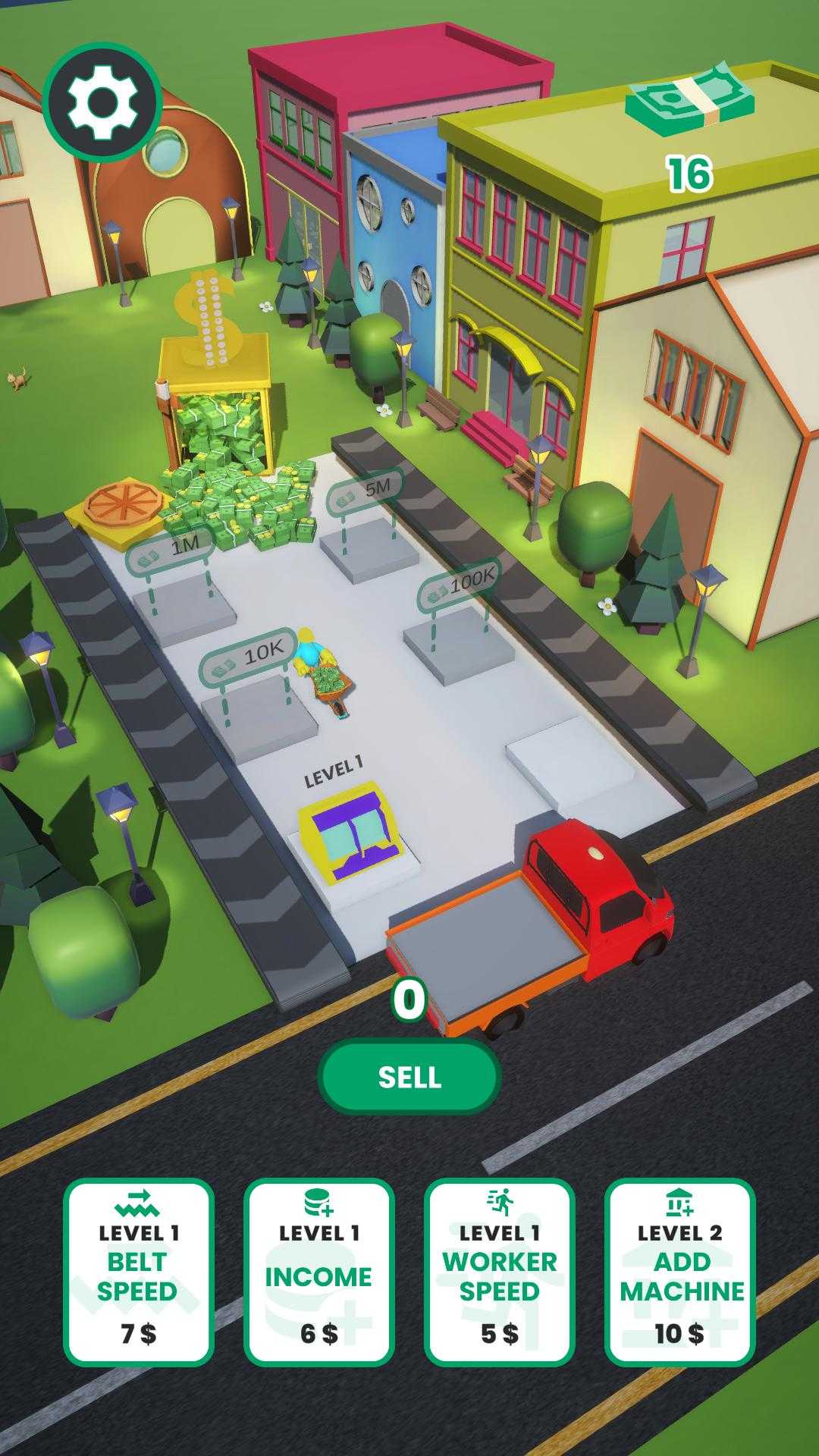819x1456 pixels.
Task: Open the gear settings menu
Action: pos(102,102)
